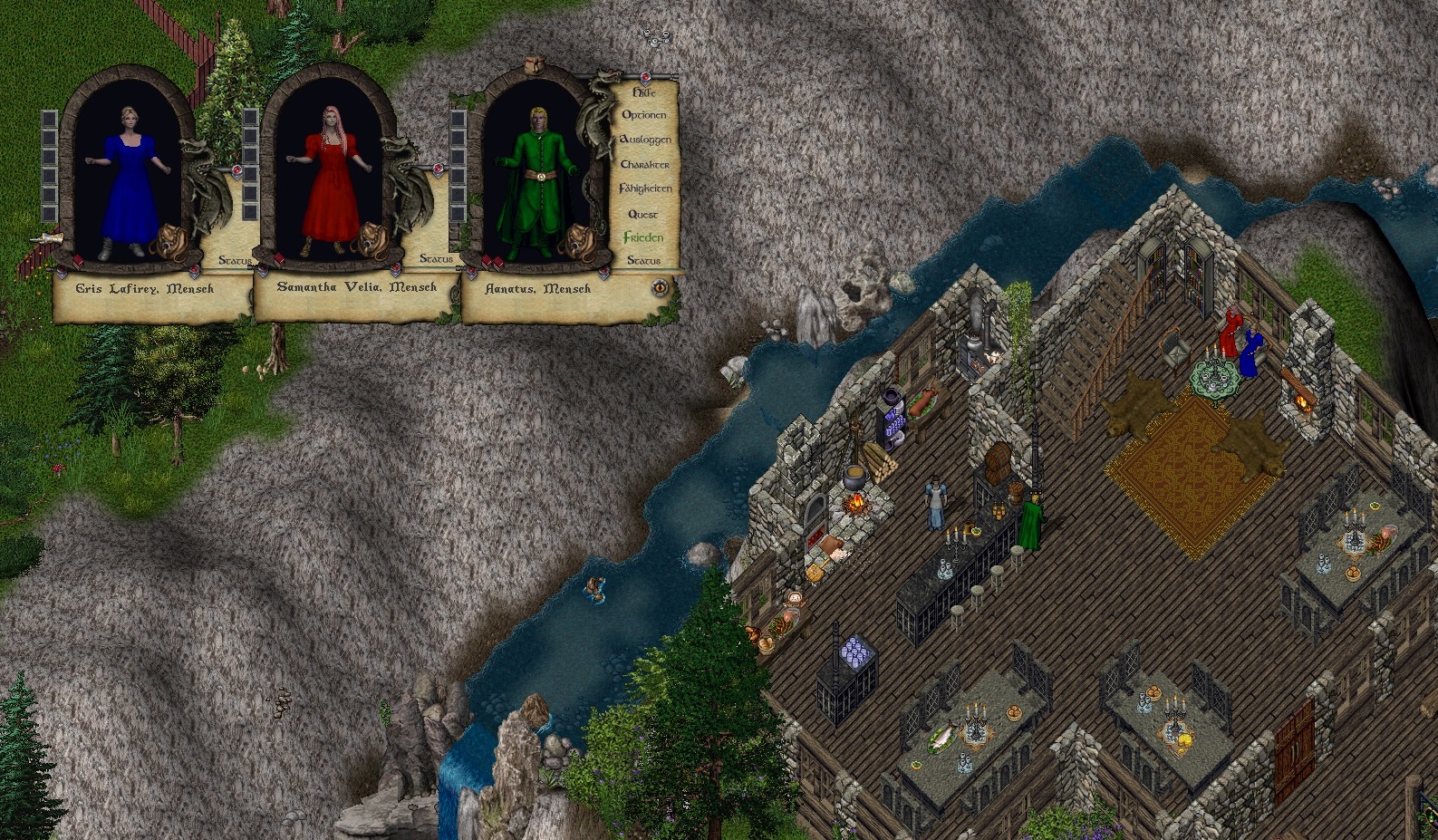The height and width of the screenshot is (840, 1438).
Task: Open the Optionen settings
Action: 643,115
